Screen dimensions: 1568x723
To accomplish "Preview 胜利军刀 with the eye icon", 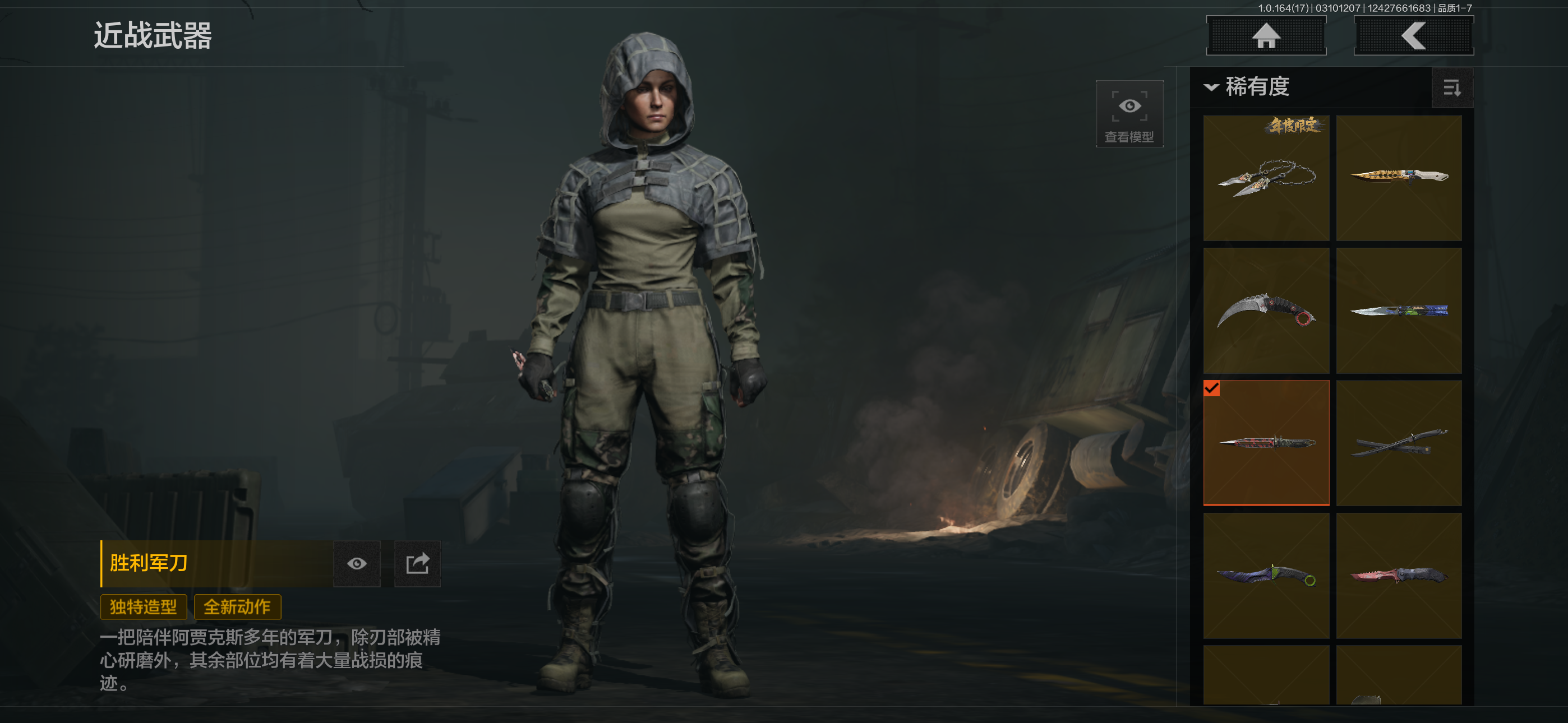I will pyautogui.click(x=357, y=564).
